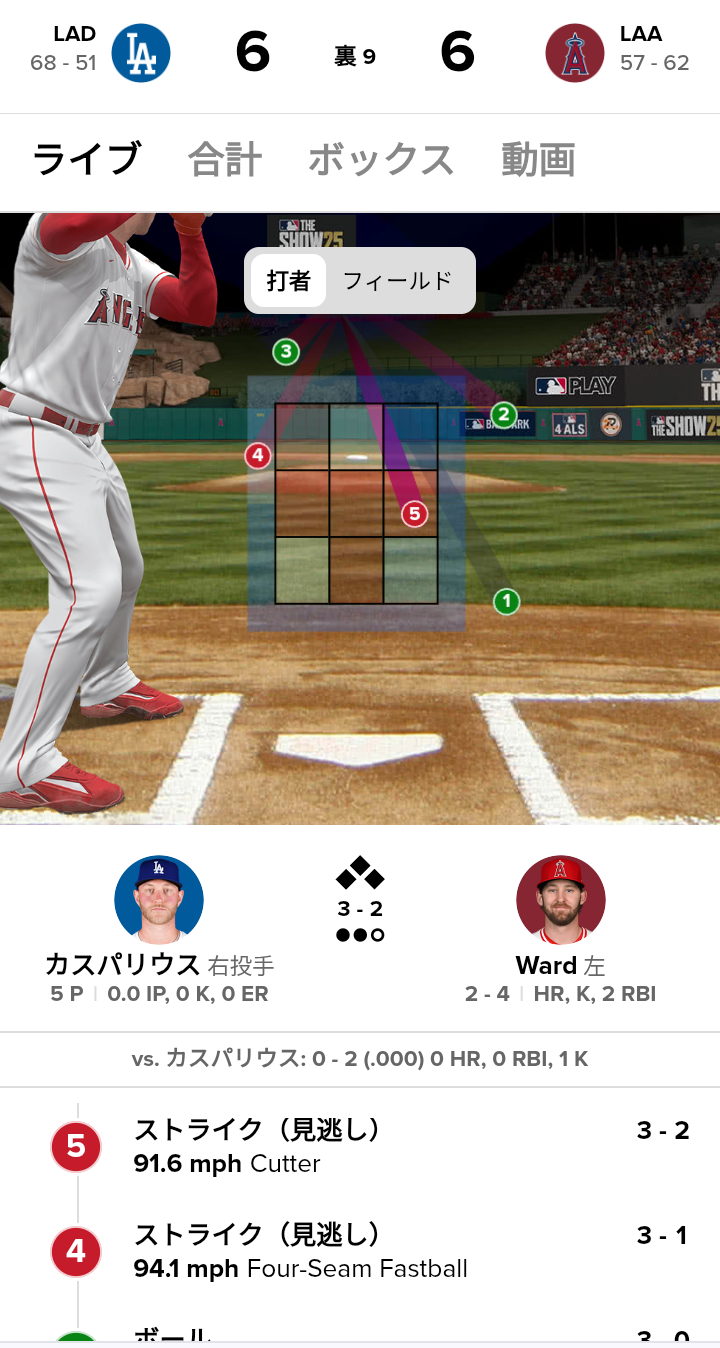Image resolution: width=720 pixels, height=1348 pixels.
Task: Select the 打者 view toggle
Action: tap(288, 281)
